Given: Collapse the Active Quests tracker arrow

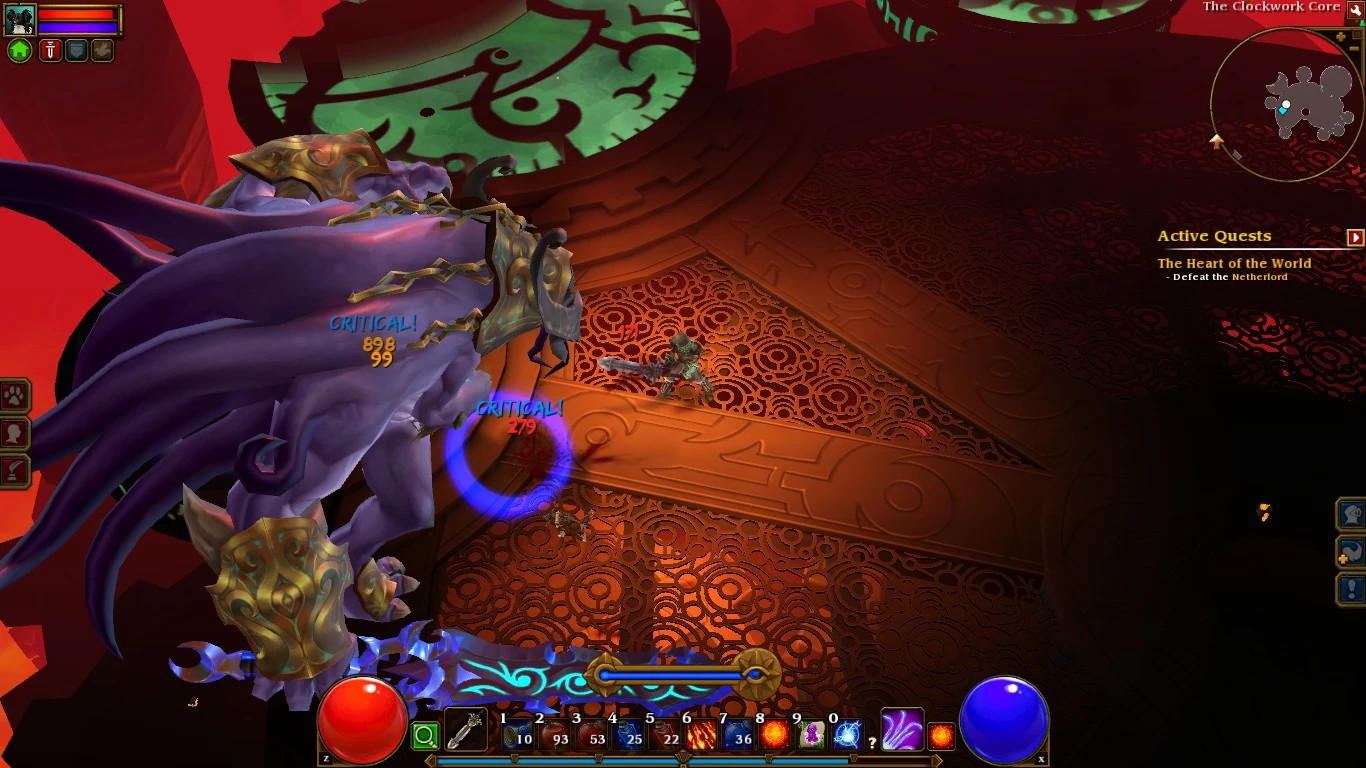Looking at the screenshot, I should pyautogui.click(x=1357, y=237).
